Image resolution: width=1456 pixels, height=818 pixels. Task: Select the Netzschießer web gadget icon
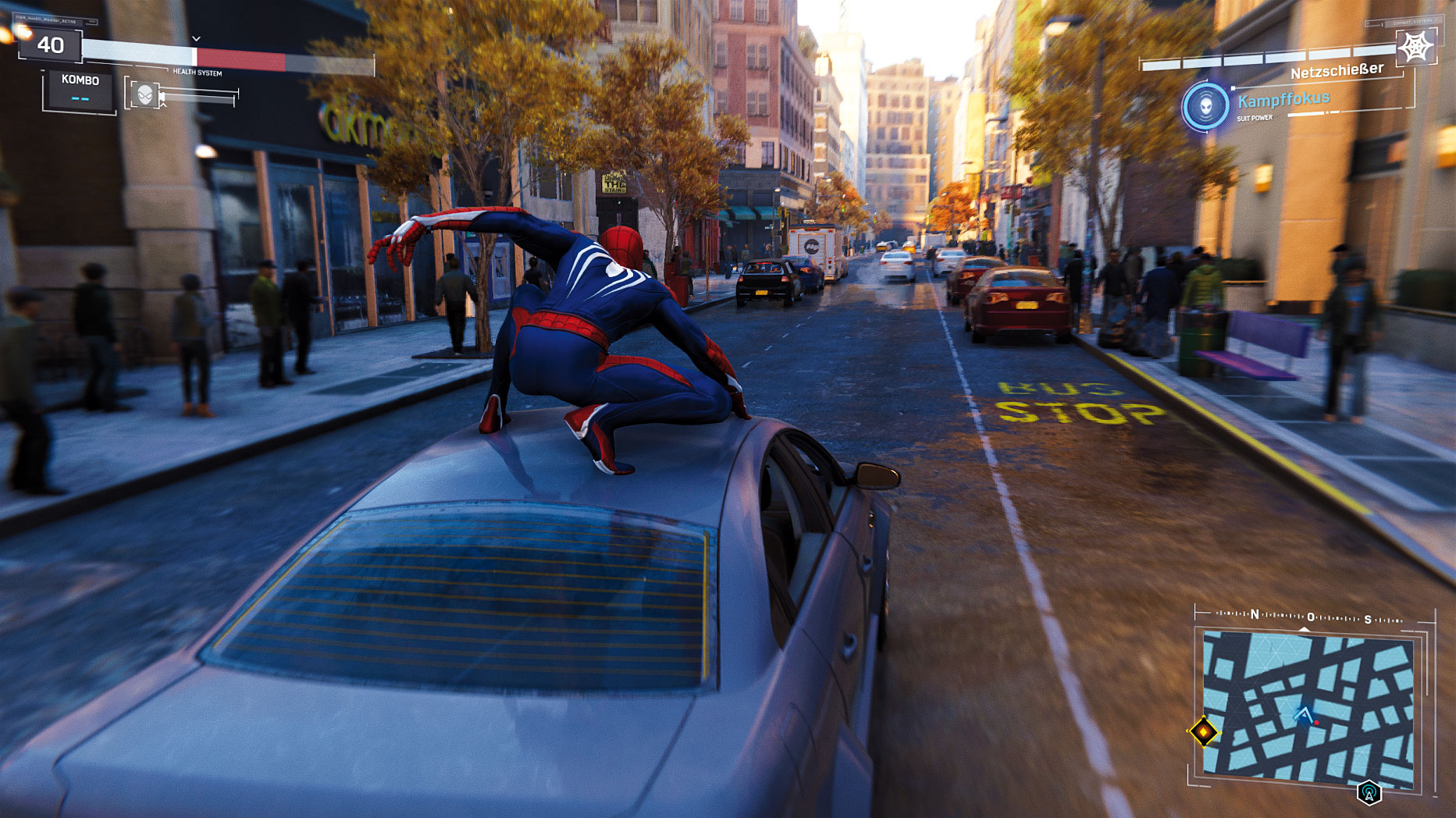[x=1415, y=47]
